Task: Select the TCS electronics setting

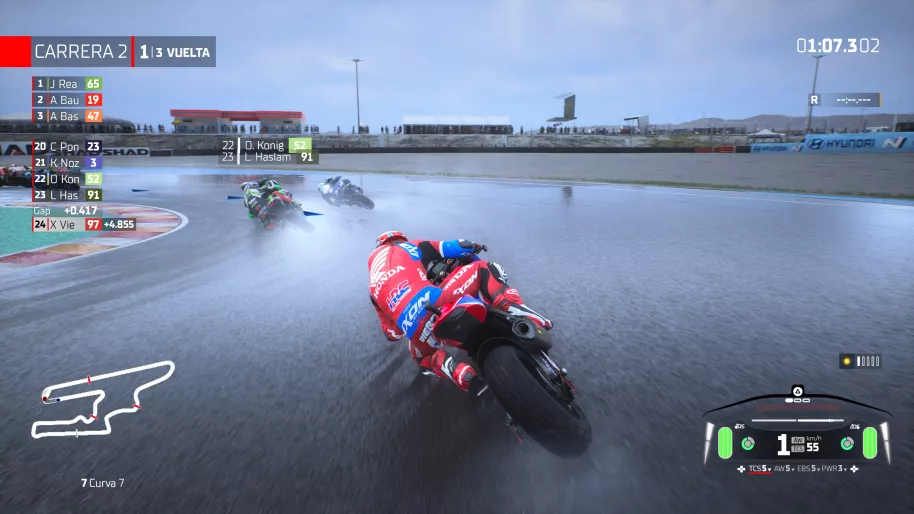Action: click(758, 468)
